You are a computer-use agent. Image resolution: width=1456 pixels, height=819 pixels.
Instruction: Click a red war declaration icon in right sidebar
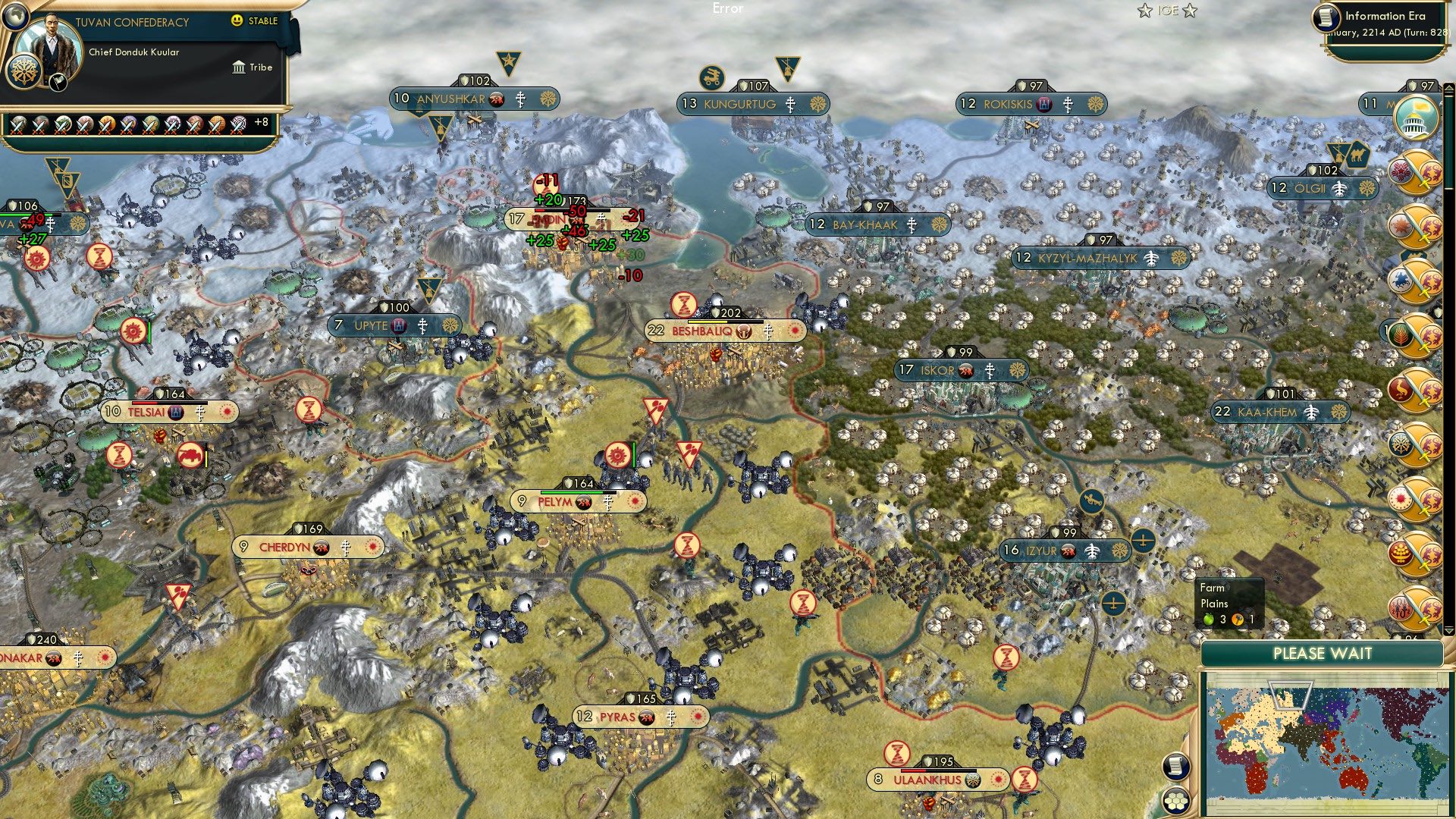tap(1420, 227)
